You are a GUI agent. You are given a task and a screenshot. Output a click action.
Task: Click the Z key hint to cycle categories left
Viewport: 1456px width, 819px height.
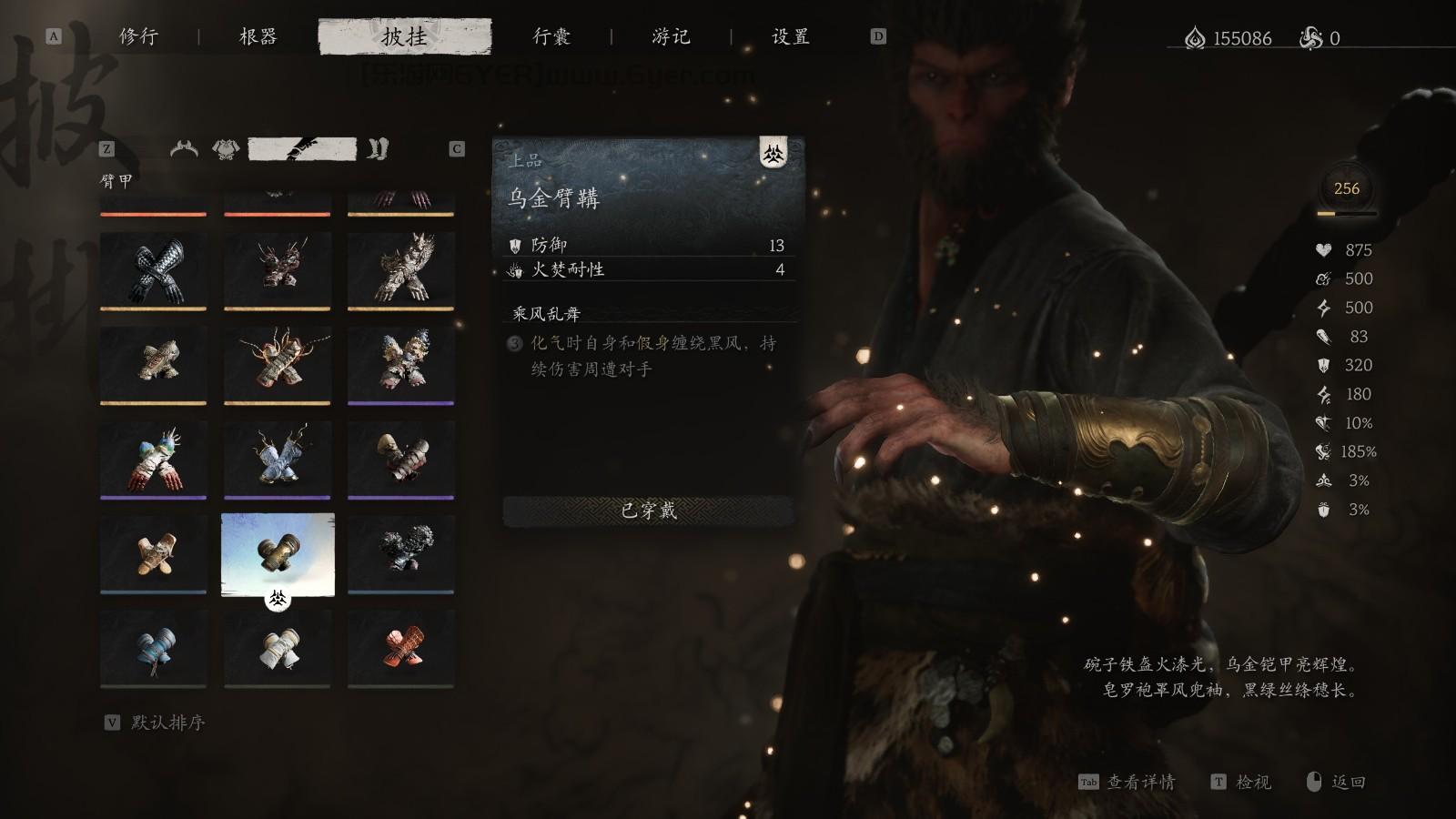(x=108, y=147)
